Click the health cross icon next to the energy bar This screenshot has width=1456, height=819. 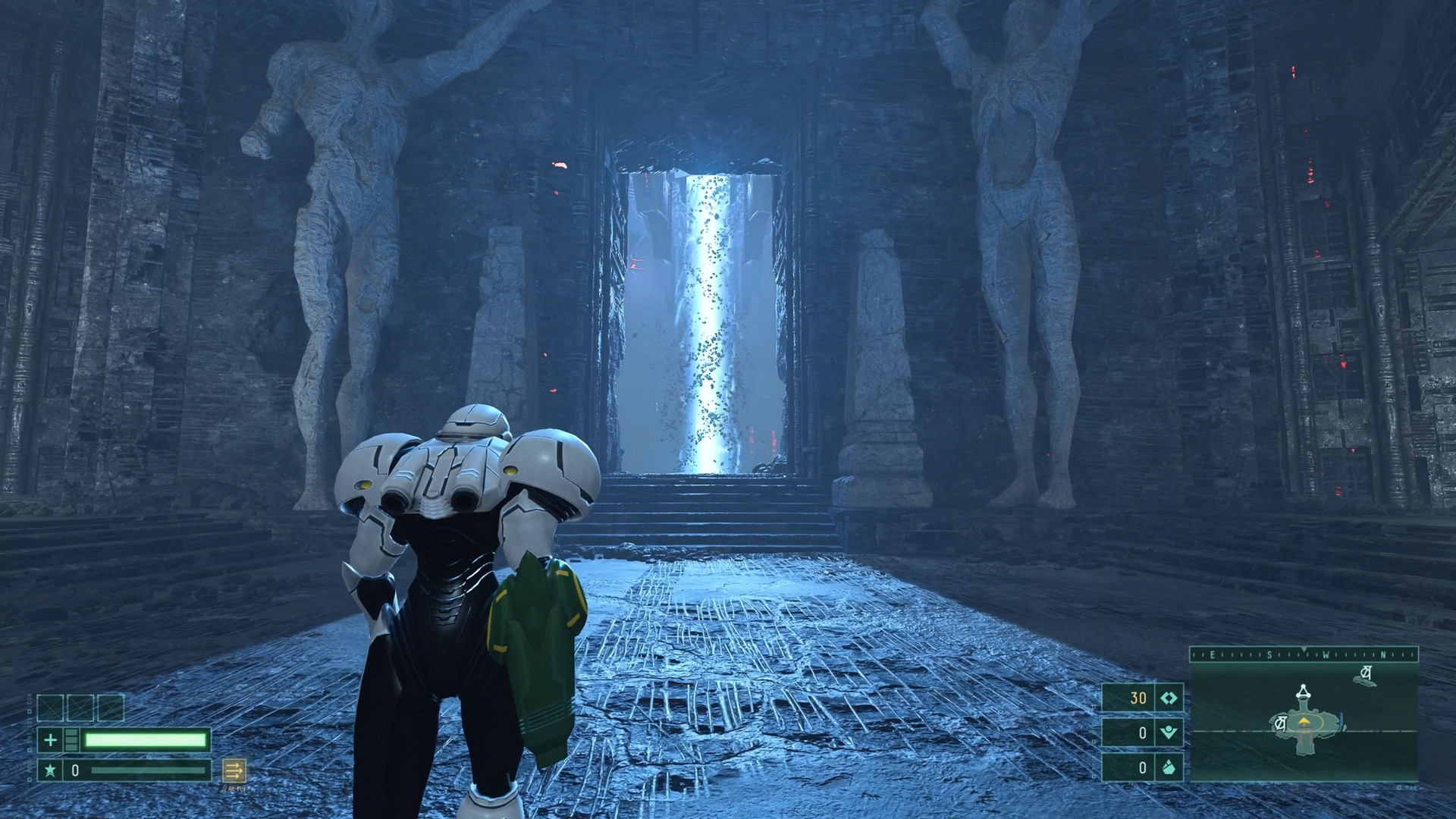pyautogui.click(x=51, y=739)
